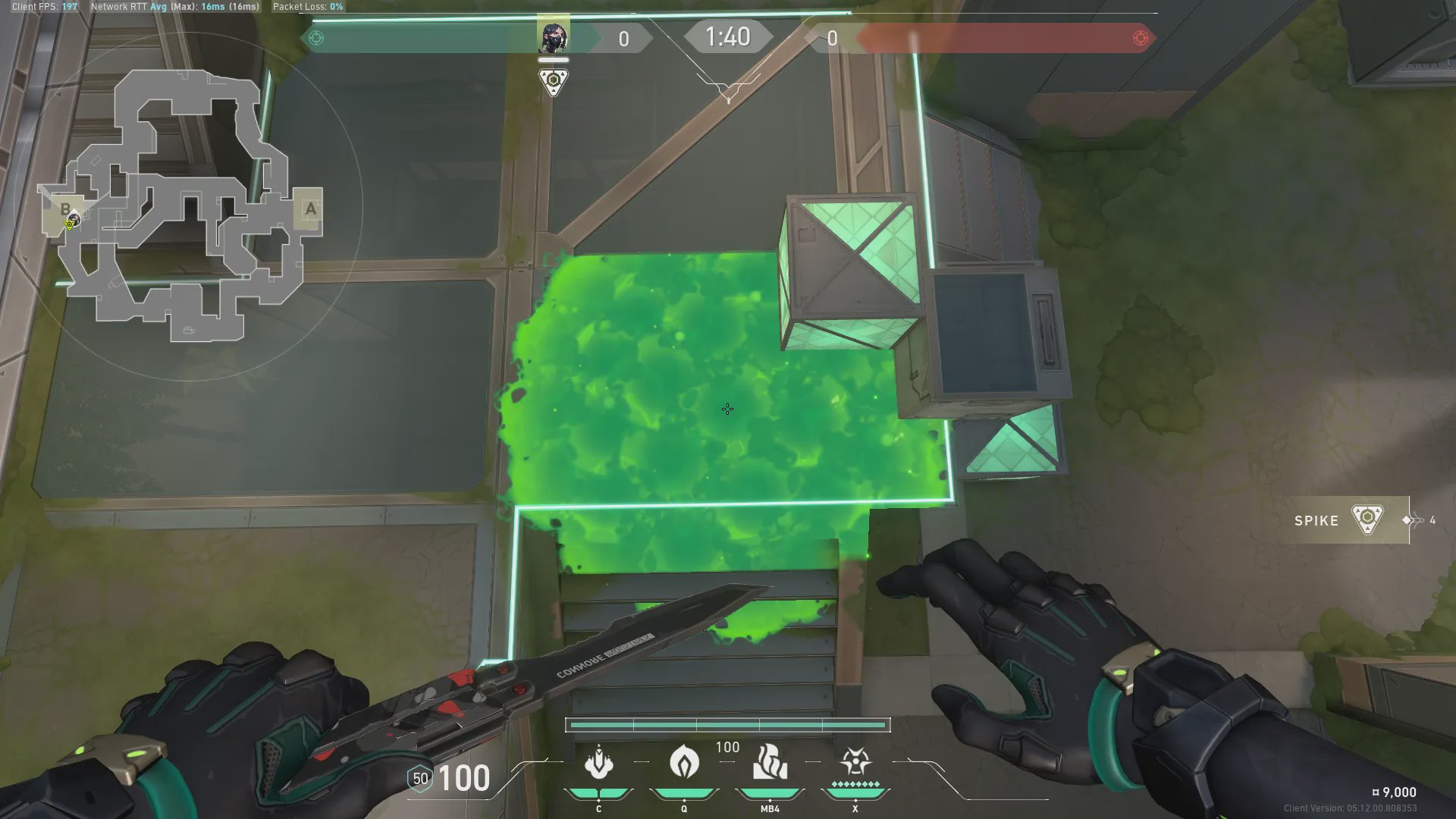Trigger the Toxic Screen ability icon
Screen dimensions: 1456x819
click(770, 762)
